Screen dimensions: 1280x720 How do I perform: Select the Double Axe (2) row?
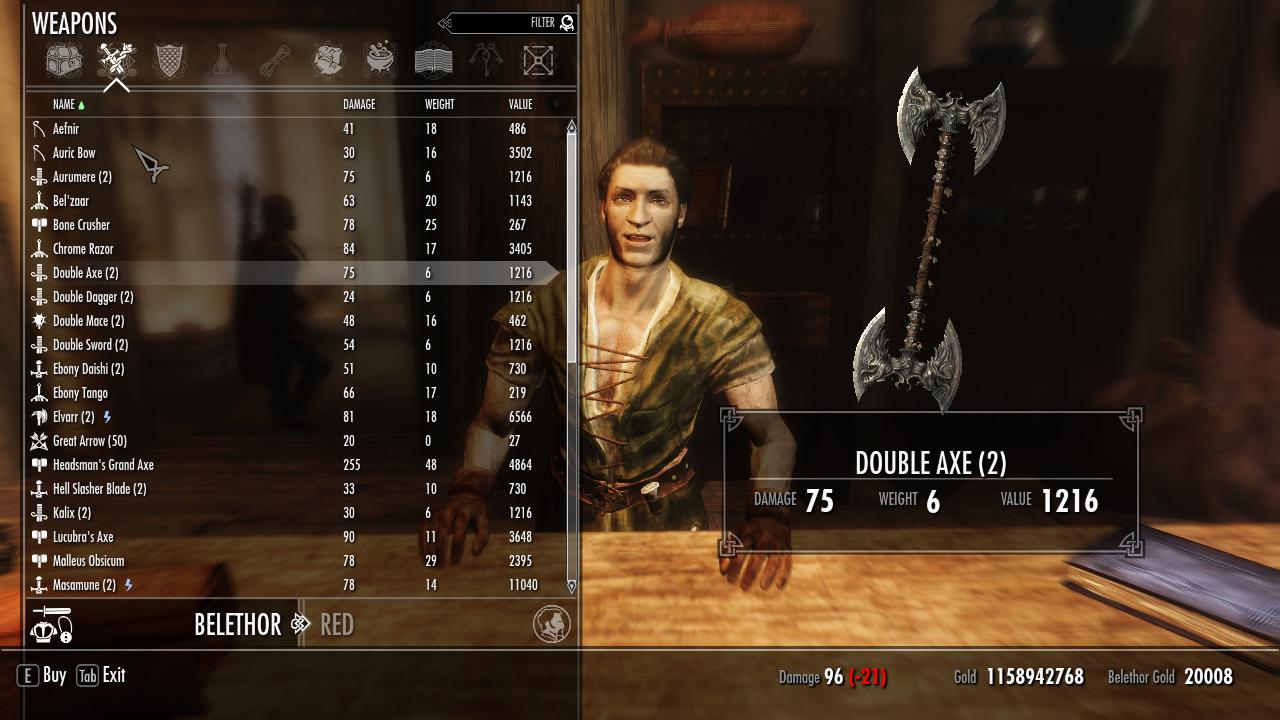point(85,273)
